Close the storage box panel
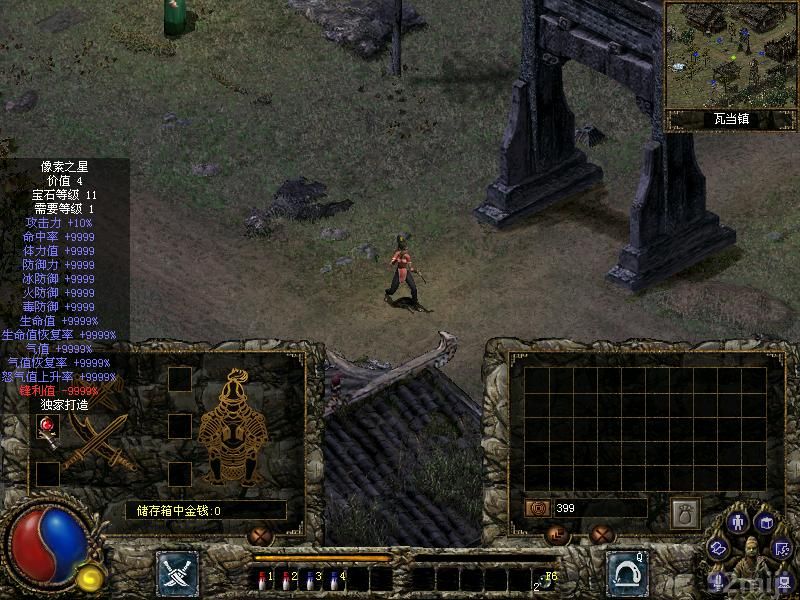 tap(263, 535)
